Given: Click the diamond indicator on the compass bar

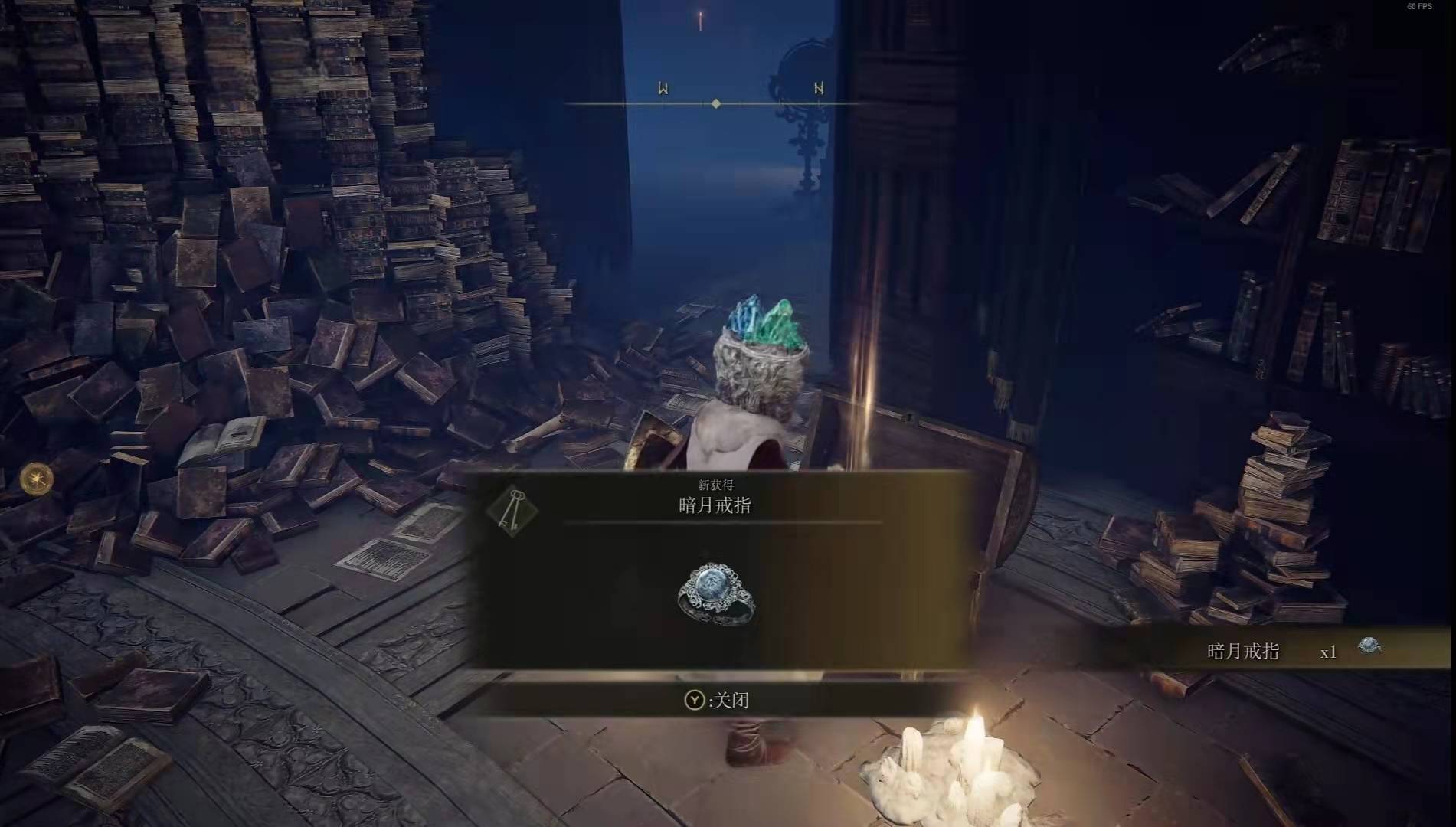Looking at the screenshot, I should click(716, 101).
